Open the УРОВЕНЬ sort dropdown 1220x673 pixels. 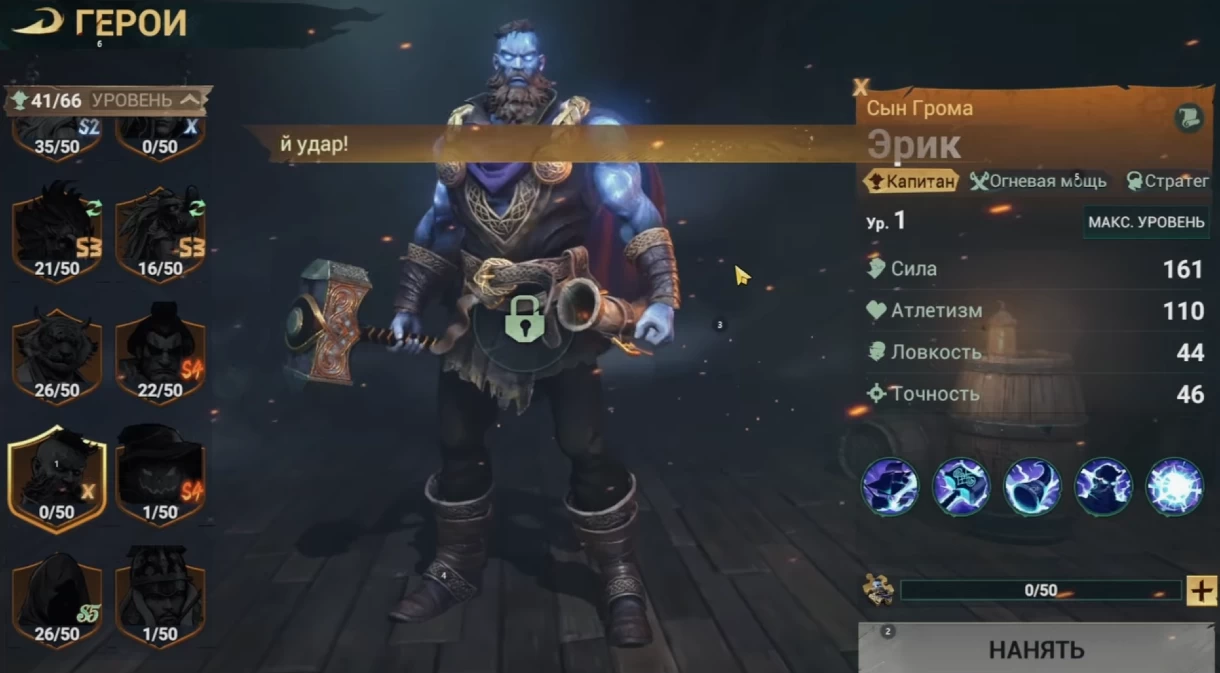pyautogui.click(x=147, y=100)
